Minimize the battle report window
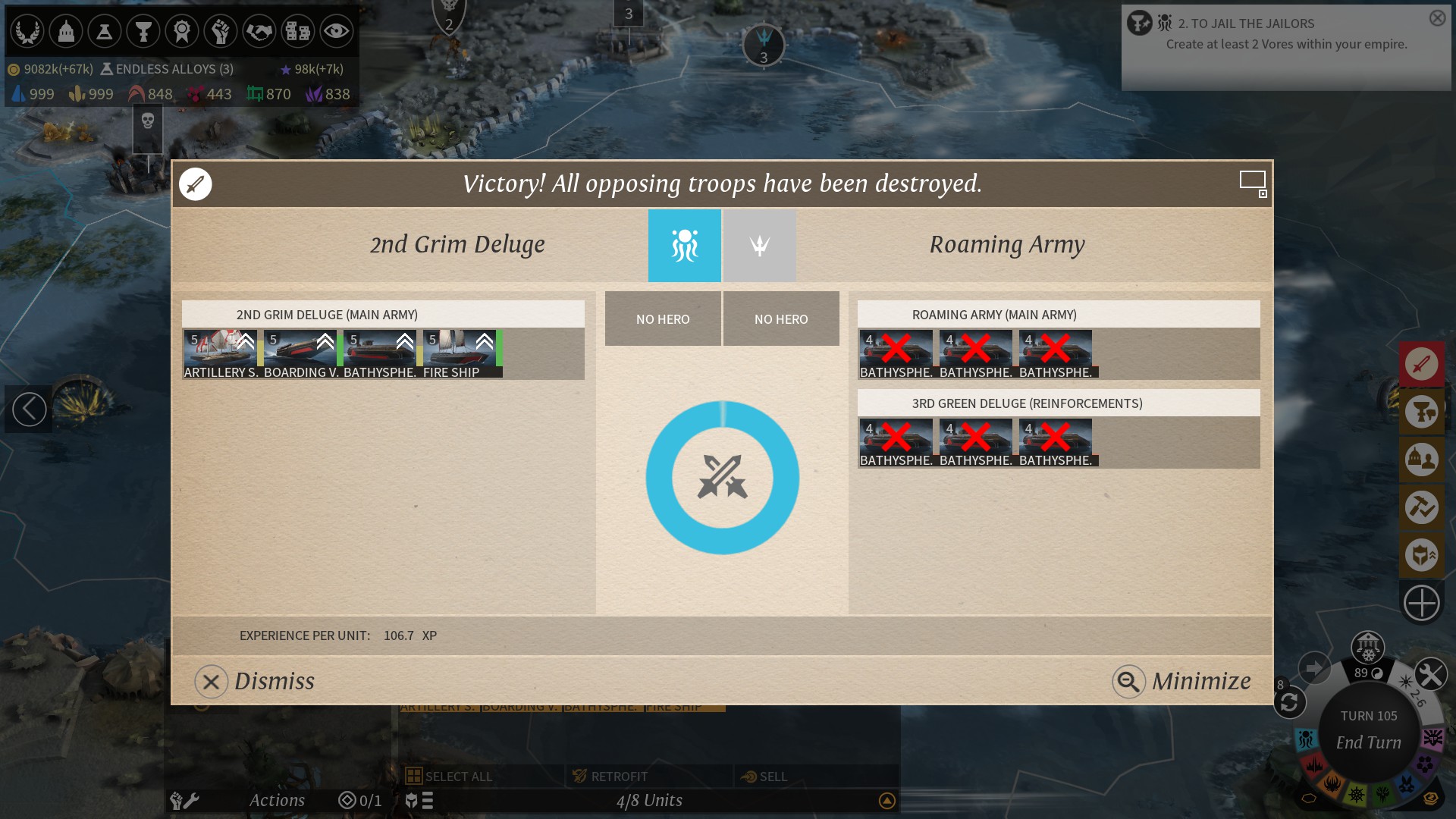Screen dimensions: 1456x819 (1181, 681)
